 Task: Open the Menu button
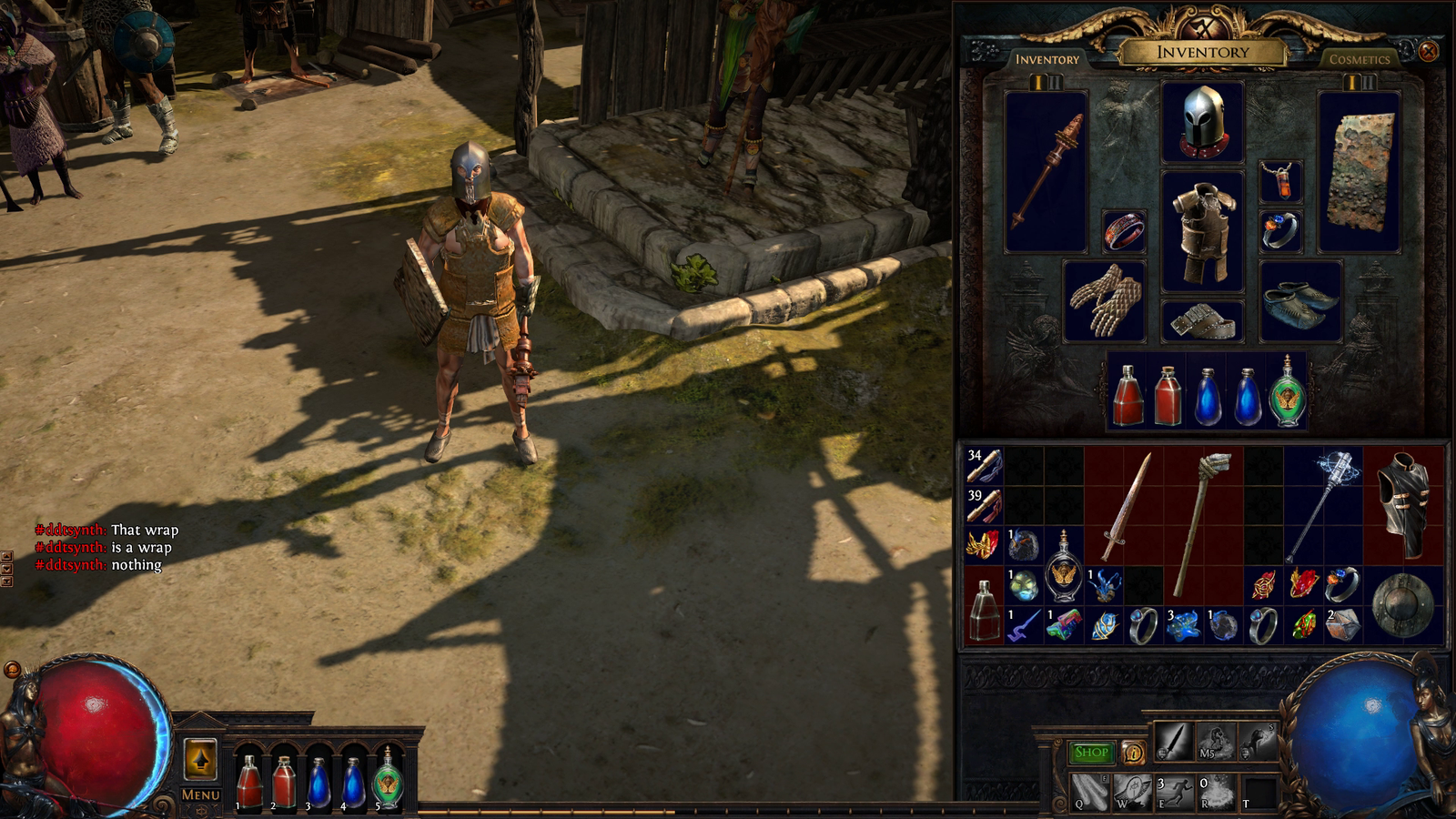(200, 794)
